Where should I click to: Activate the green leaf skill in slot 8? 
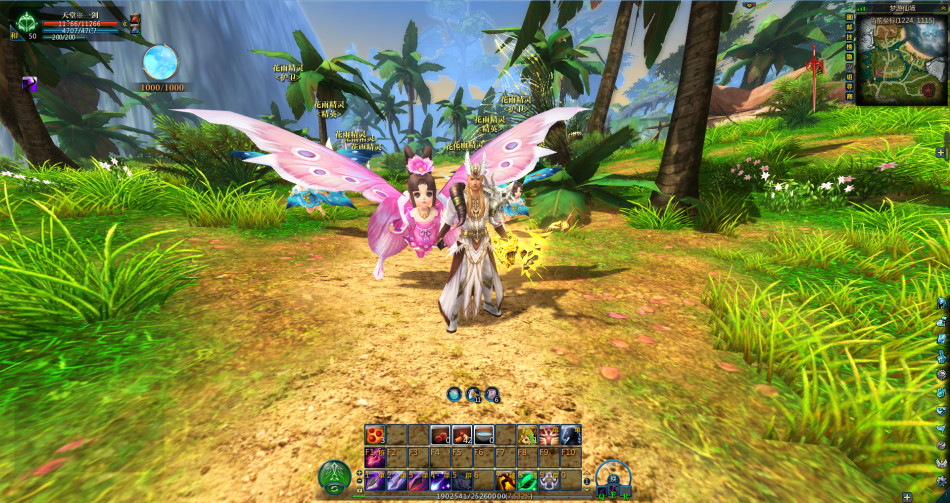pos(527,481)
